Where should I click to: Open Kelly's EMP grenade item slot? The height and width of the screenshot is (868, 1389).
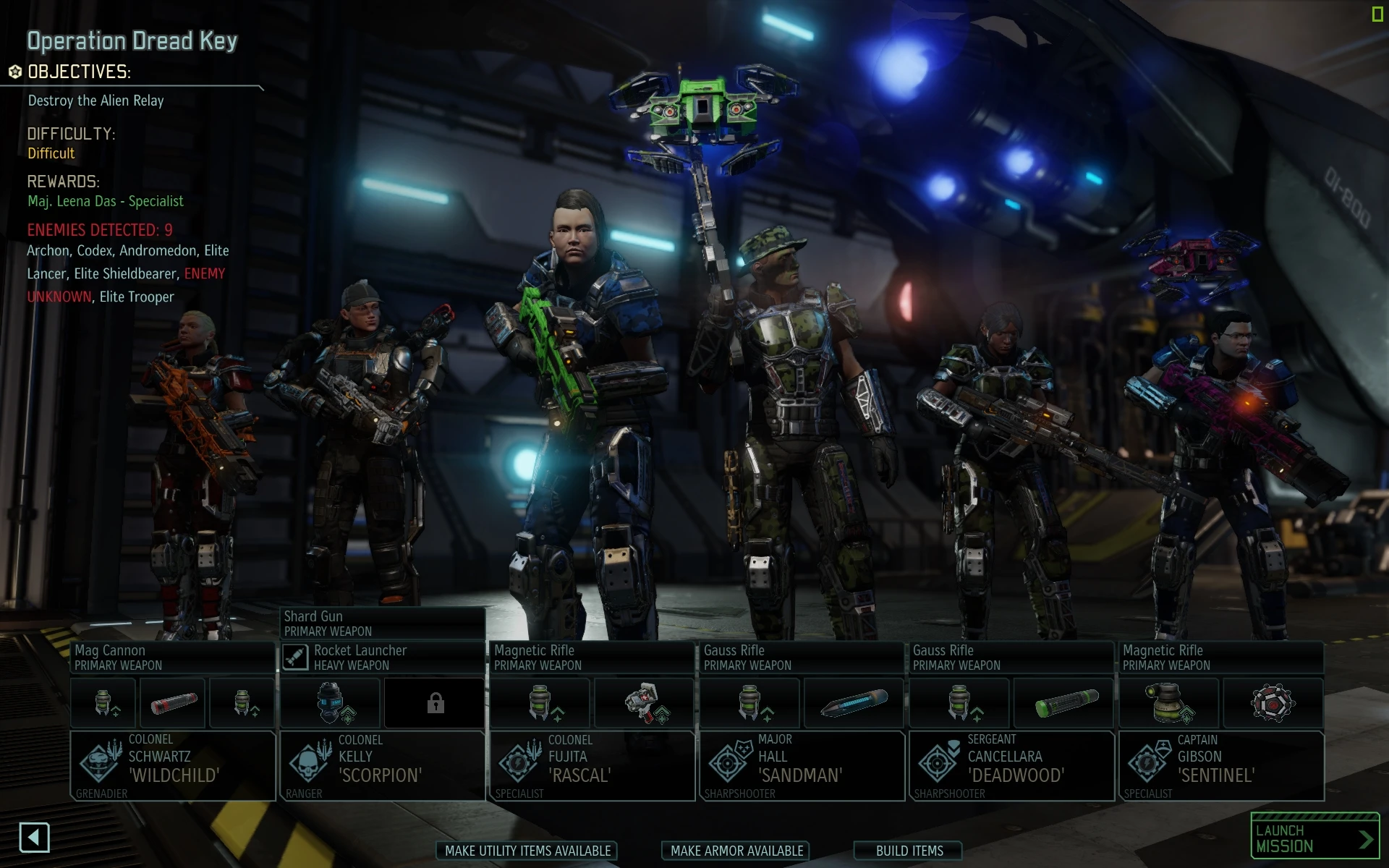coord(330,702)
